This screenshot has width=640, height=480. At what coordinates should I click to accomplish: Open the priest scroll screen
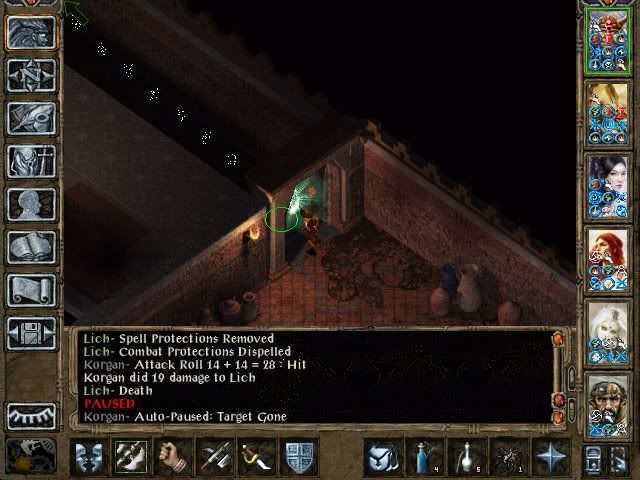coord(31,290)
